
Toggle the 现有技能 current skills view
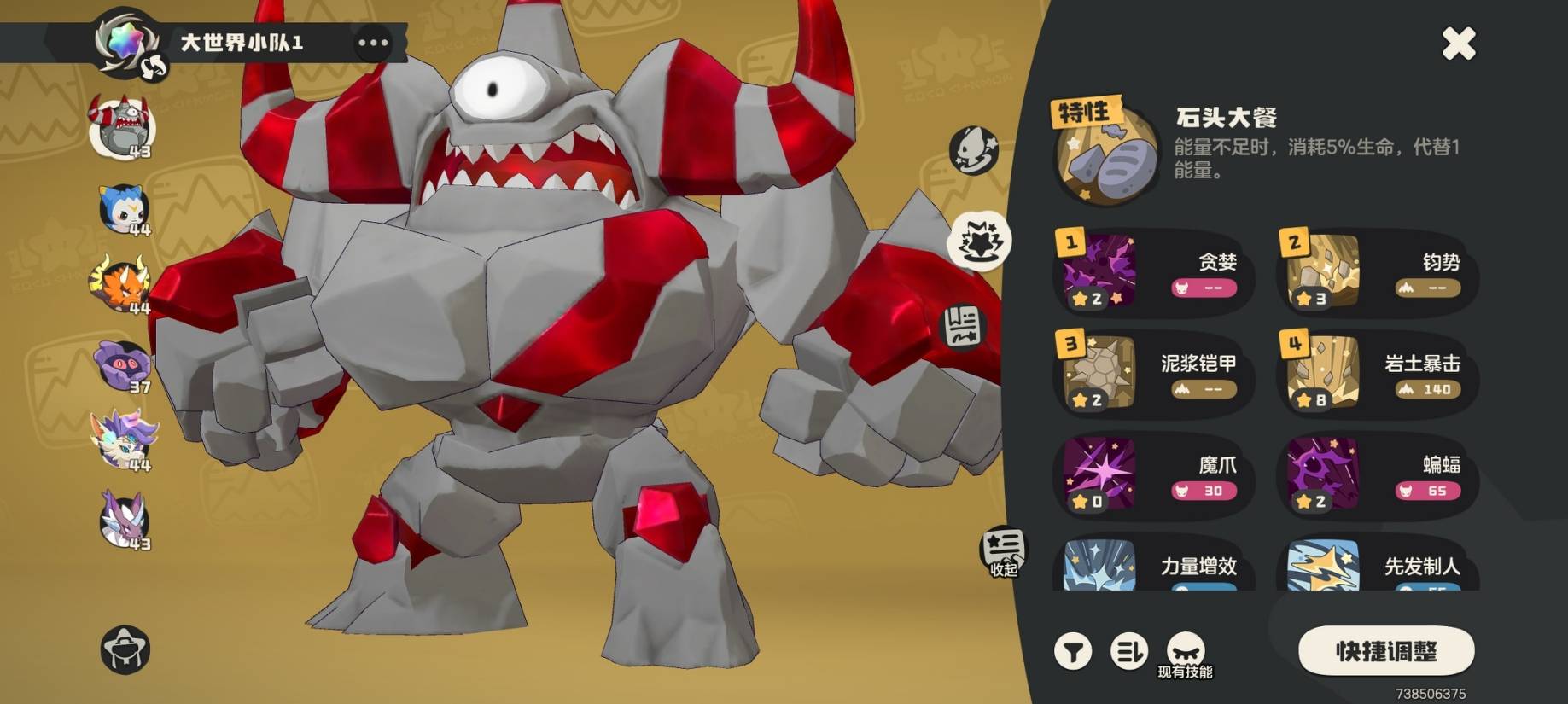coord(1185,655)
